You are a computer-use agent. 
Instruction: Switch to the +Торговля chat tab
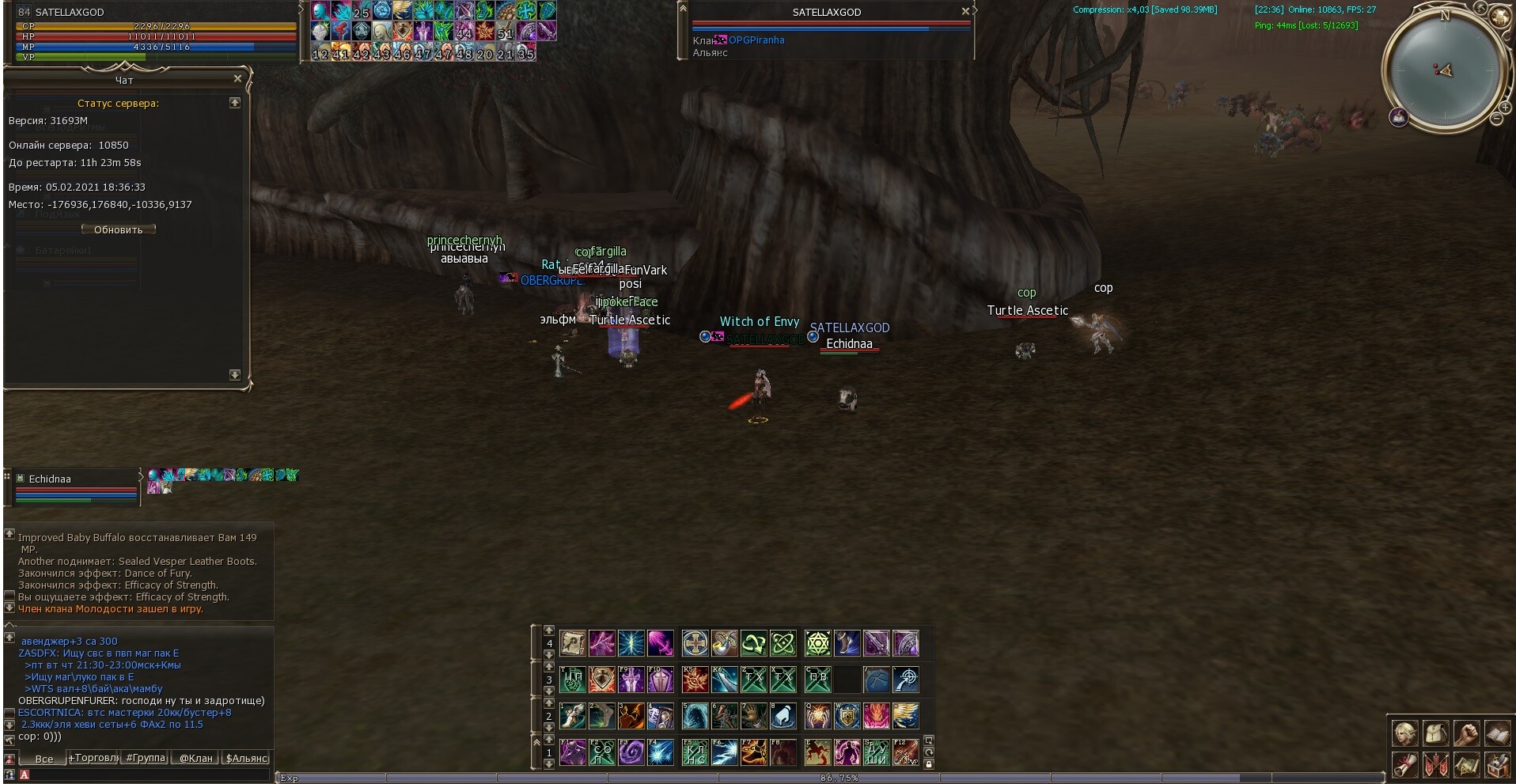94,758
